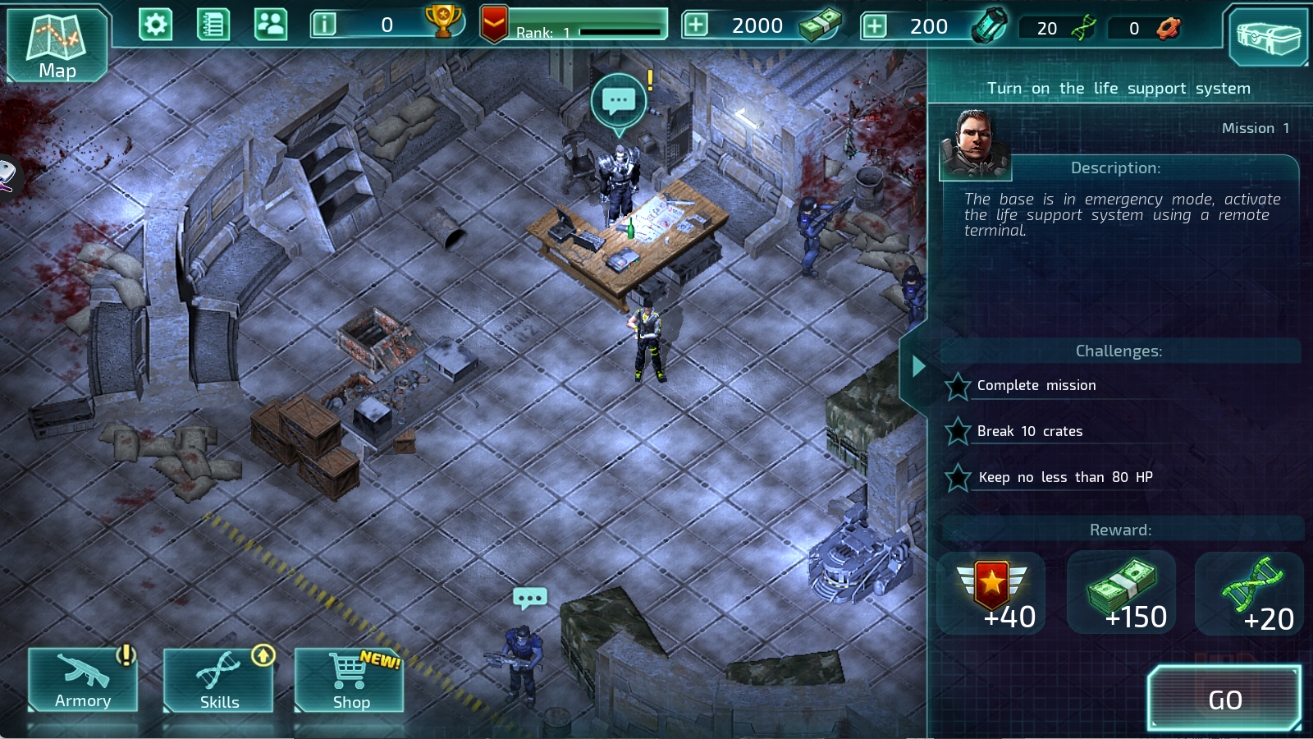Open the commander's speech bubble
Viewport: 1313px width, 739px height.
(x=619, y=101)
